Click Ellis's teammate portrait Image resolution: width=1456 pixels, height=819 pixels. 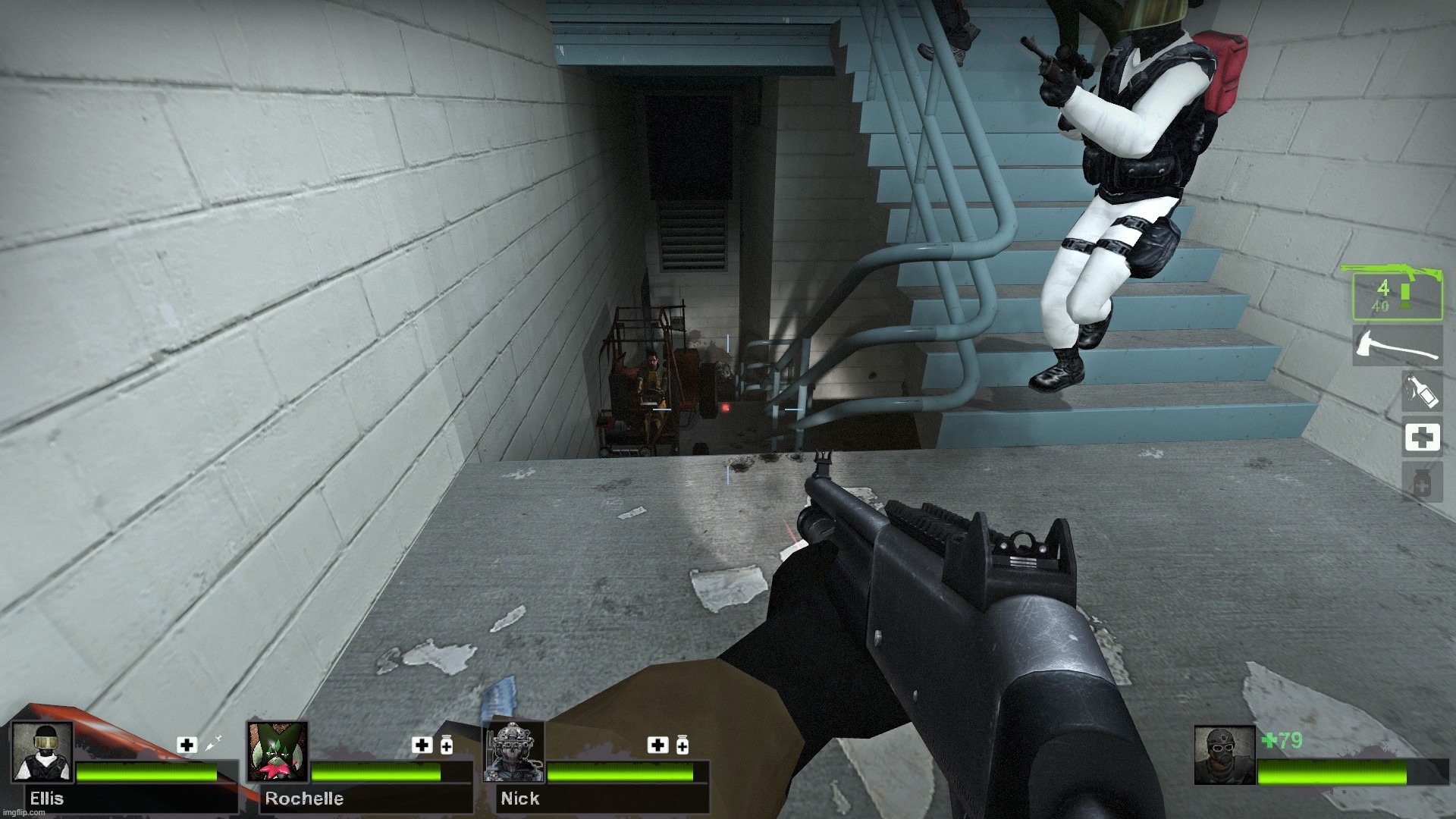(42, 752)
